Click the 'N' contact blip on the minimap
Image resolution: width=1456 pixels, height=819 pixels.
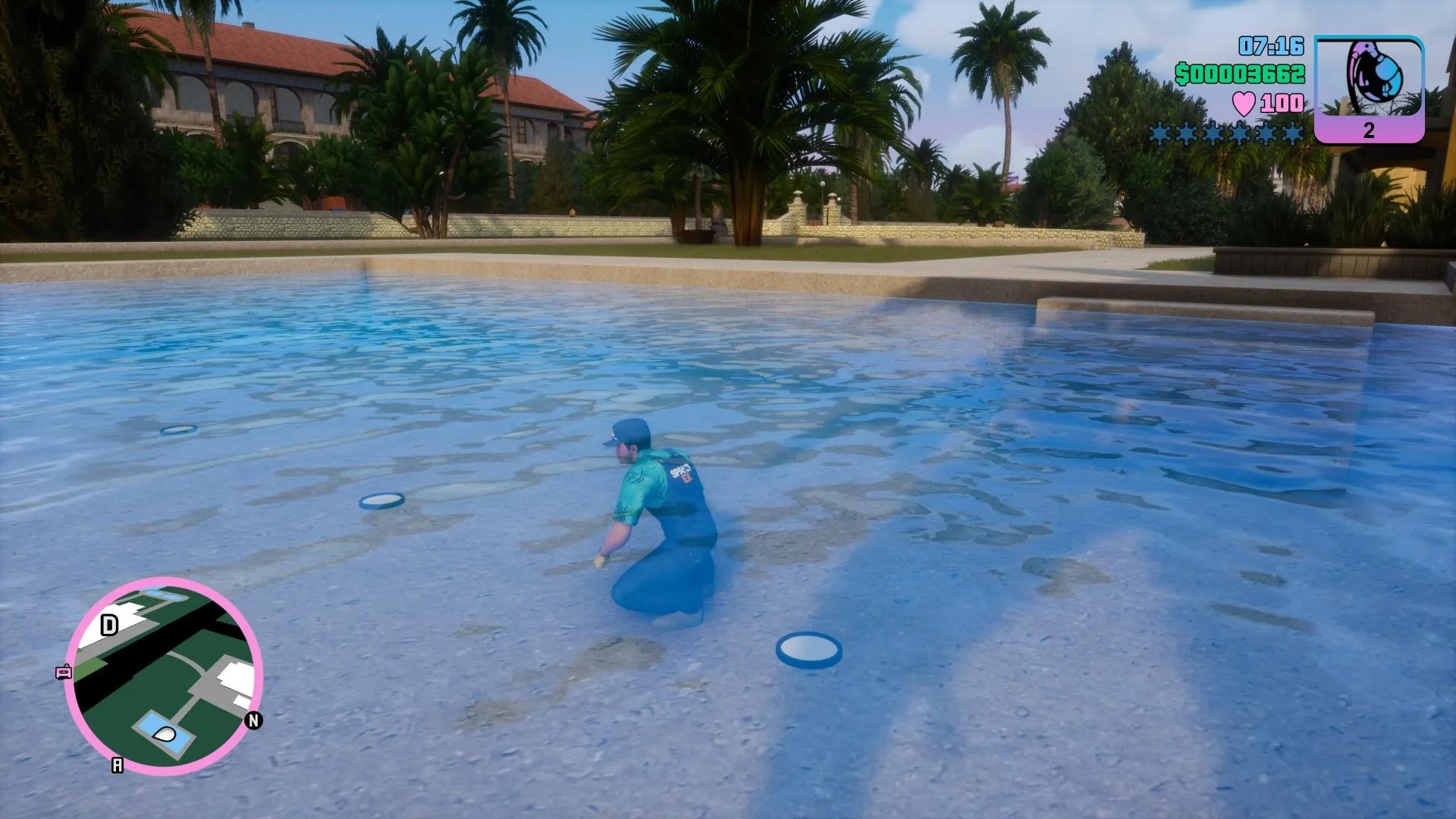[253, 720]
